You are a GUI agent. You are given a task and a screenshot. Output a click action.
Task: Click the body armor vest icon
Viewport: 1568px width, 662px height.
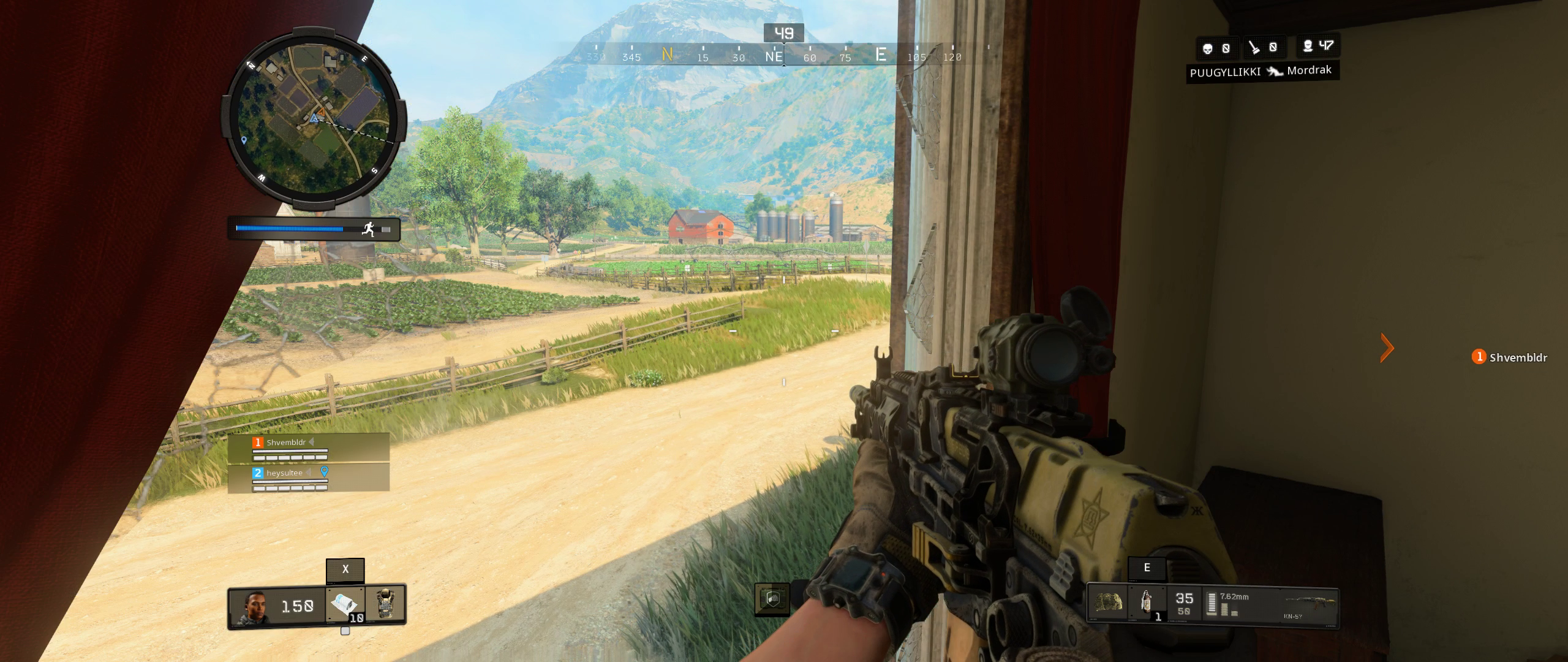coord(385,605)
